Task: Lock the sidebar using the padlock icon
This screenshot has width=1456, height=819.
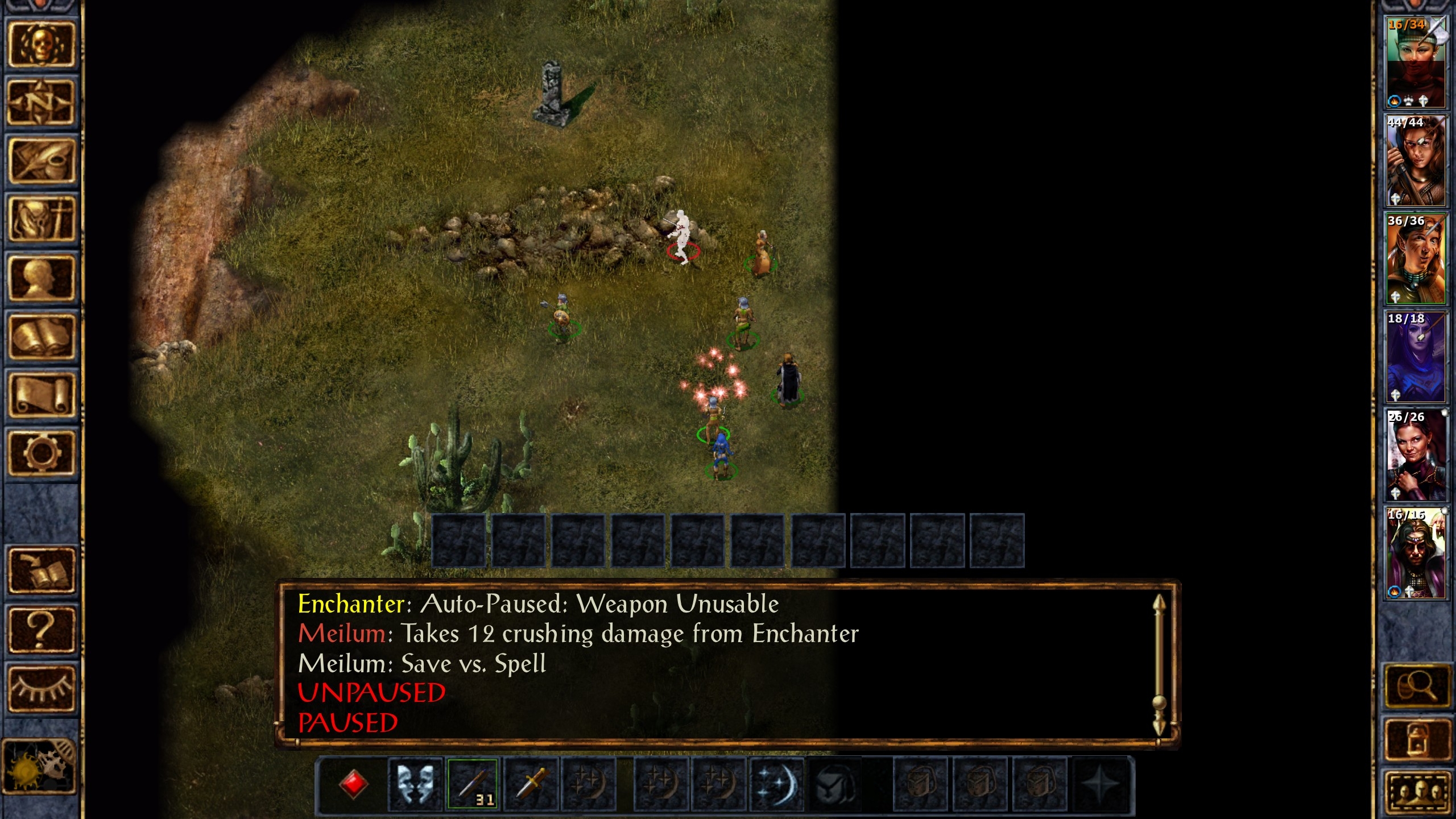Action: (x=1418, y=739)
